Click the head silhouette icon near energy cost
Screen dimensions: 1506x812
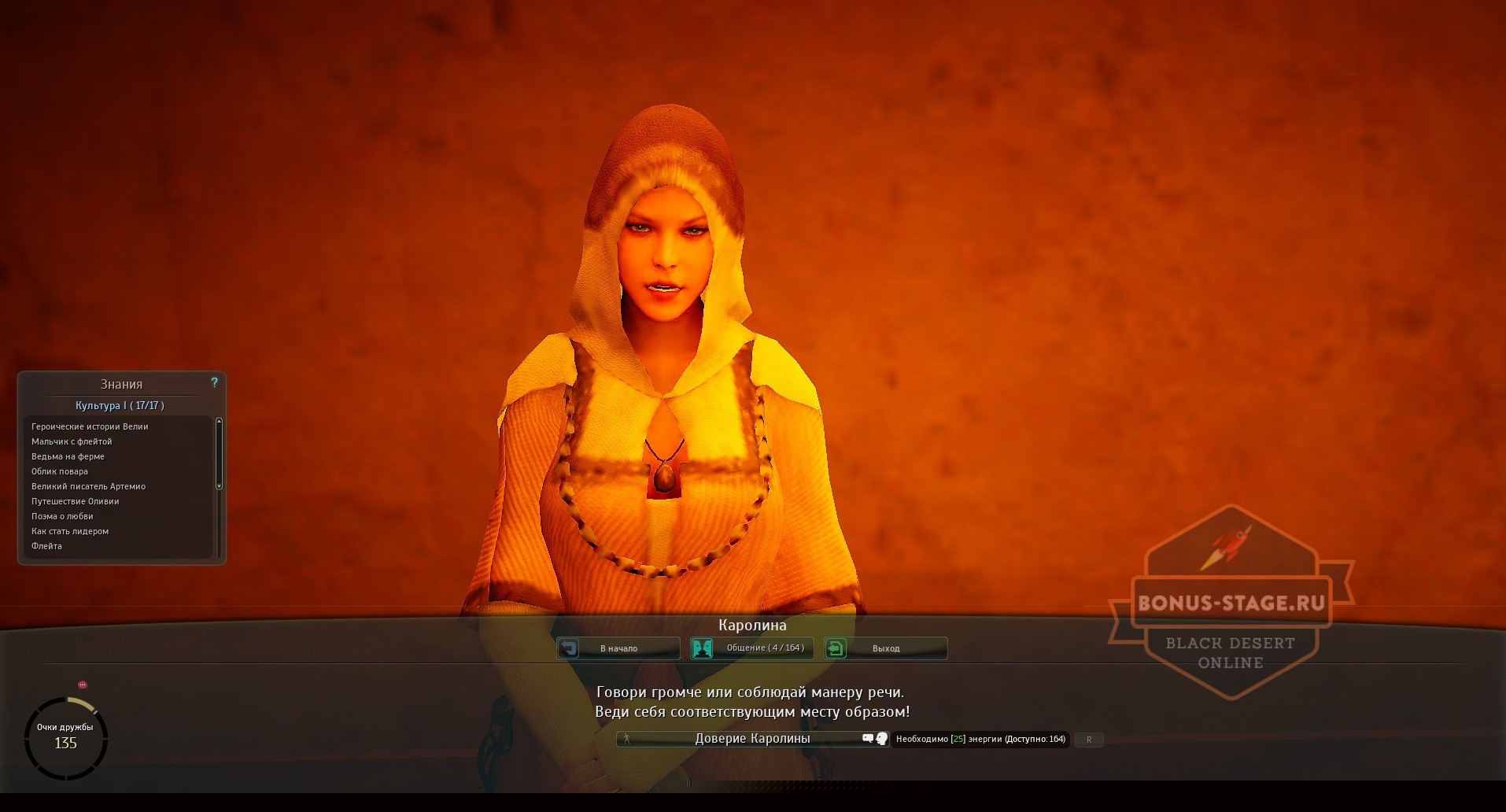coord(882,740)
